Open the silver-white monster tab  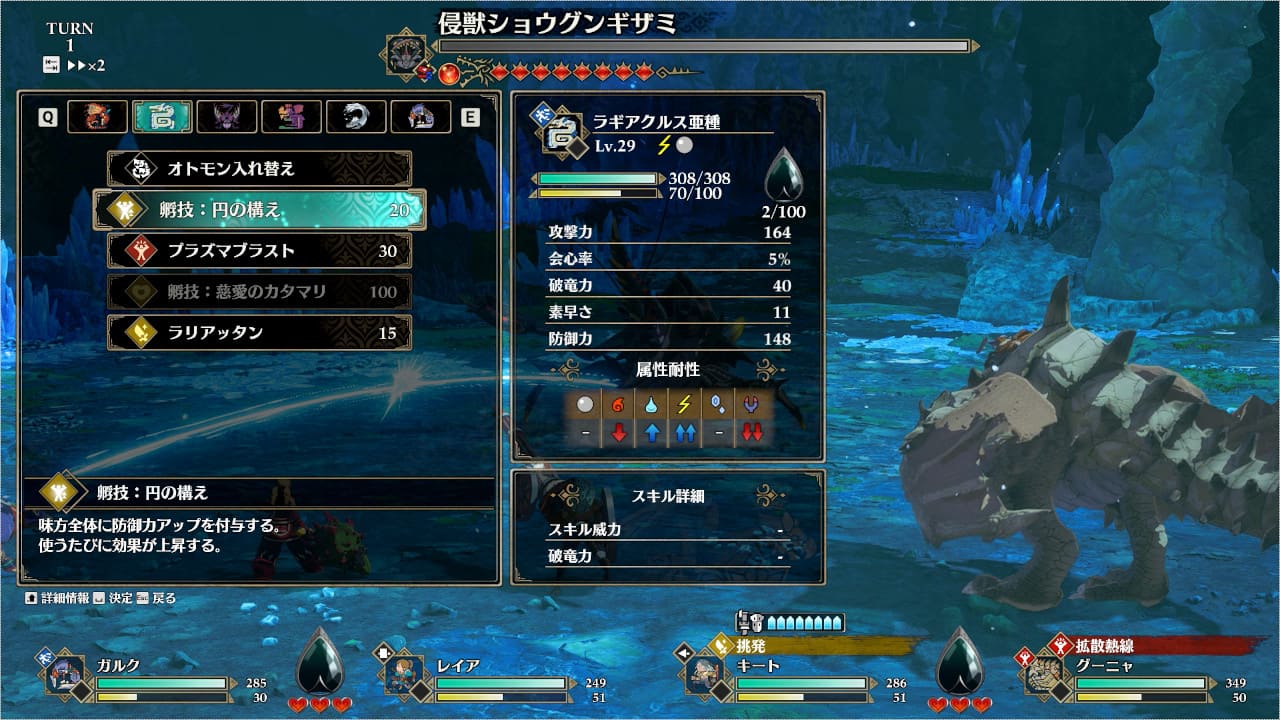pyautogui.click(x=356, y=117)
